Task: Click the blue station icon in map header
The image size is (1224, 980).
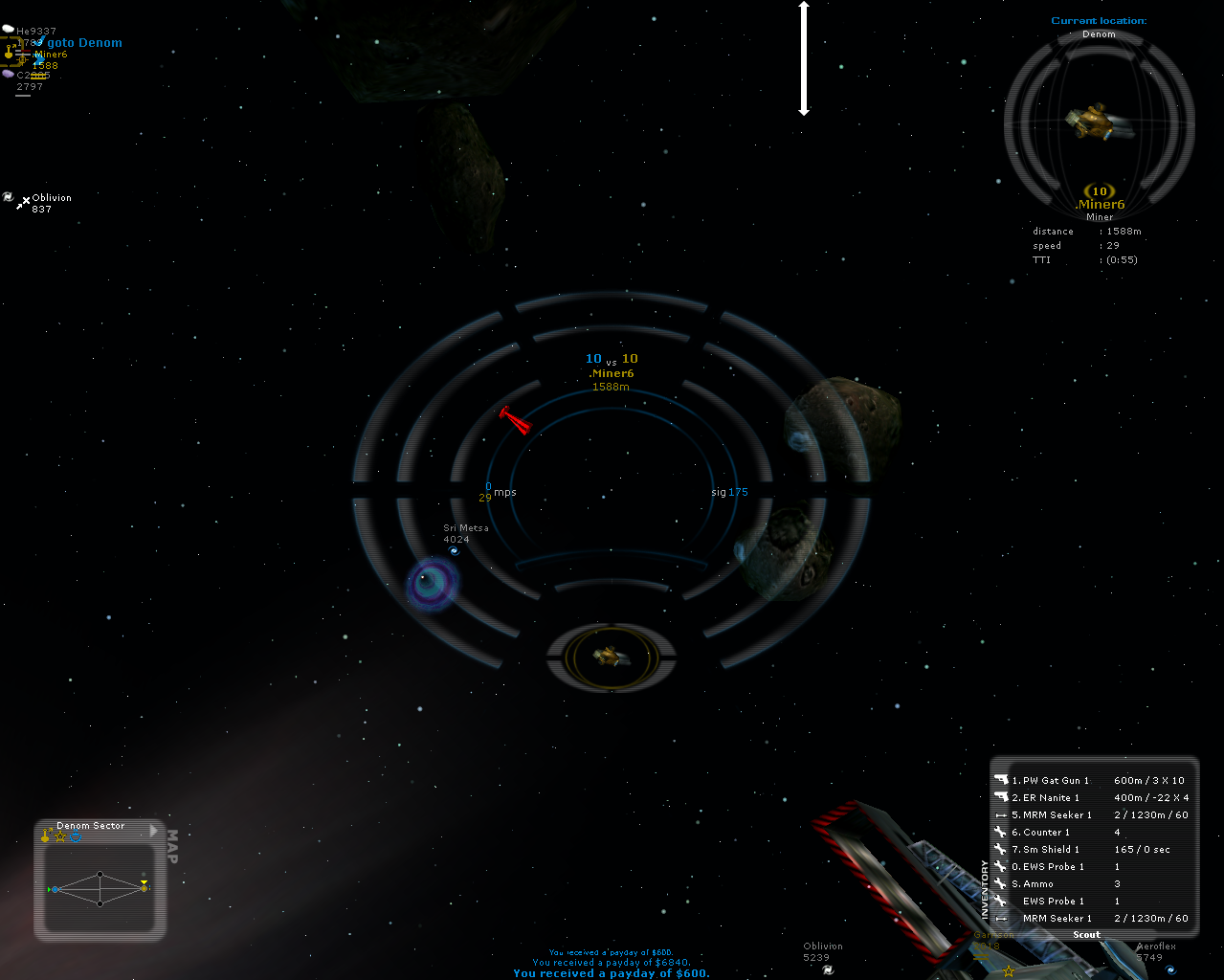Action: [x=76, y=837]
